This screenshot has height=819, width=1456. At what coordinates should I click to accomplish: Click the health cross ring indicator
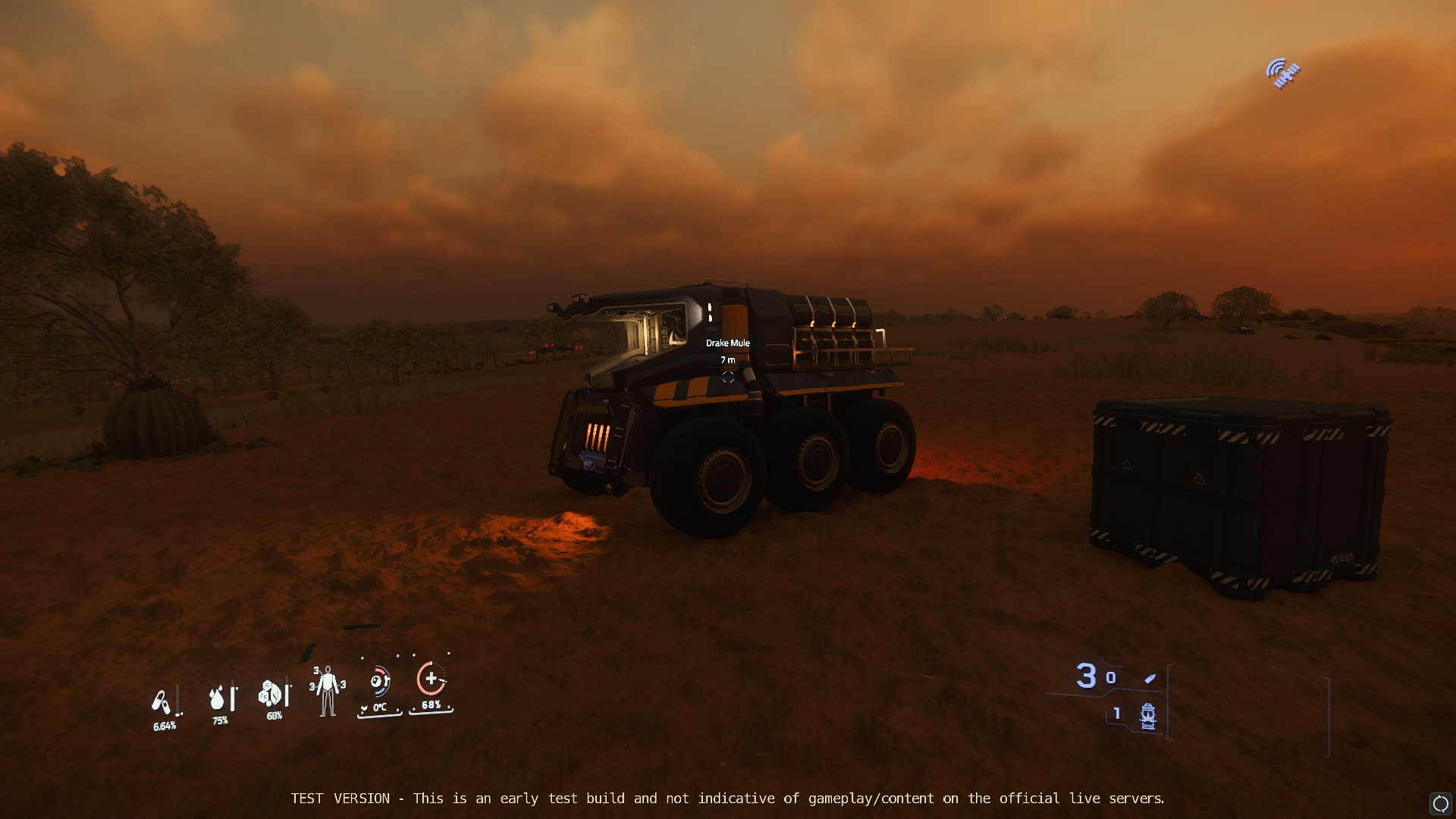431,679
